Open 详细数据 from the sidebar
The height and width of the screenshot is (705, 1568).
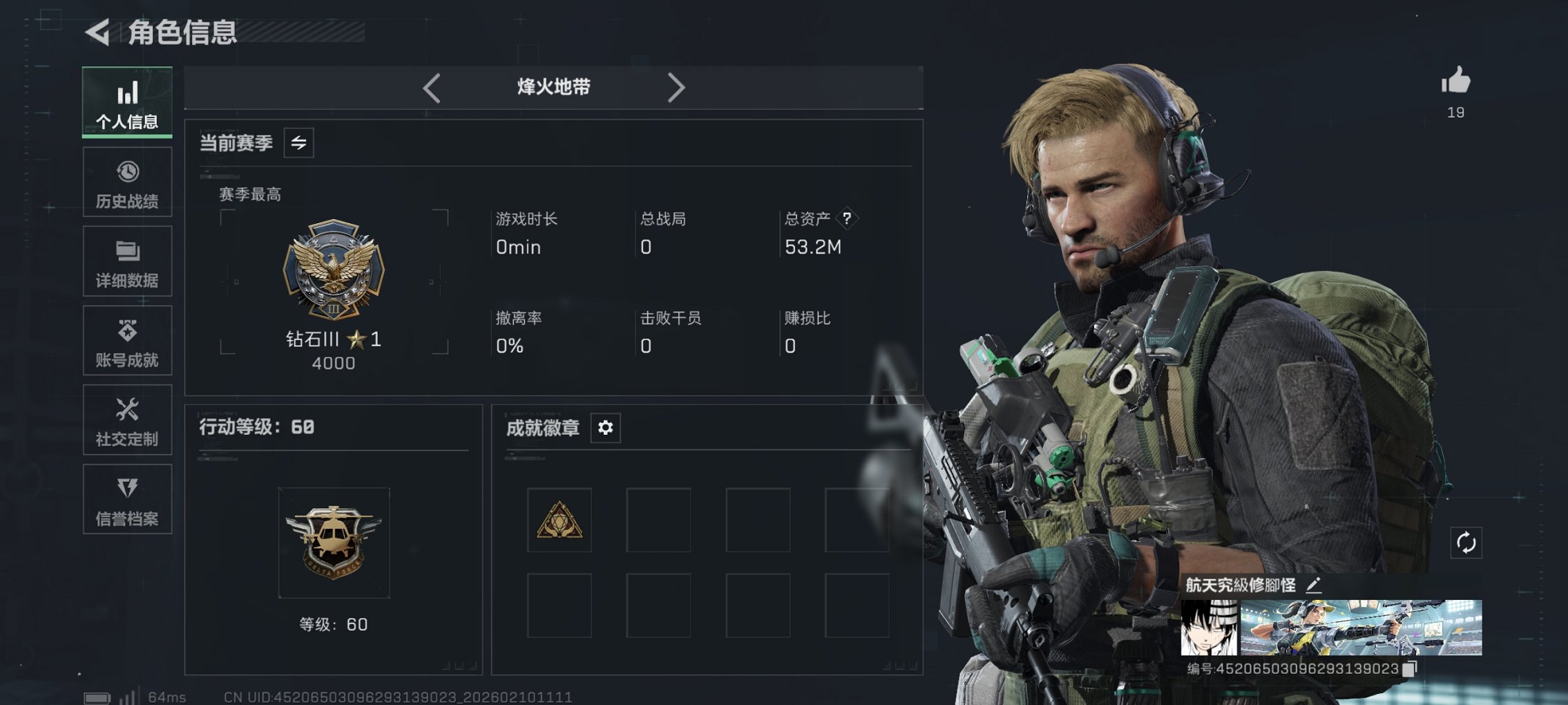[x=126, y=261]
